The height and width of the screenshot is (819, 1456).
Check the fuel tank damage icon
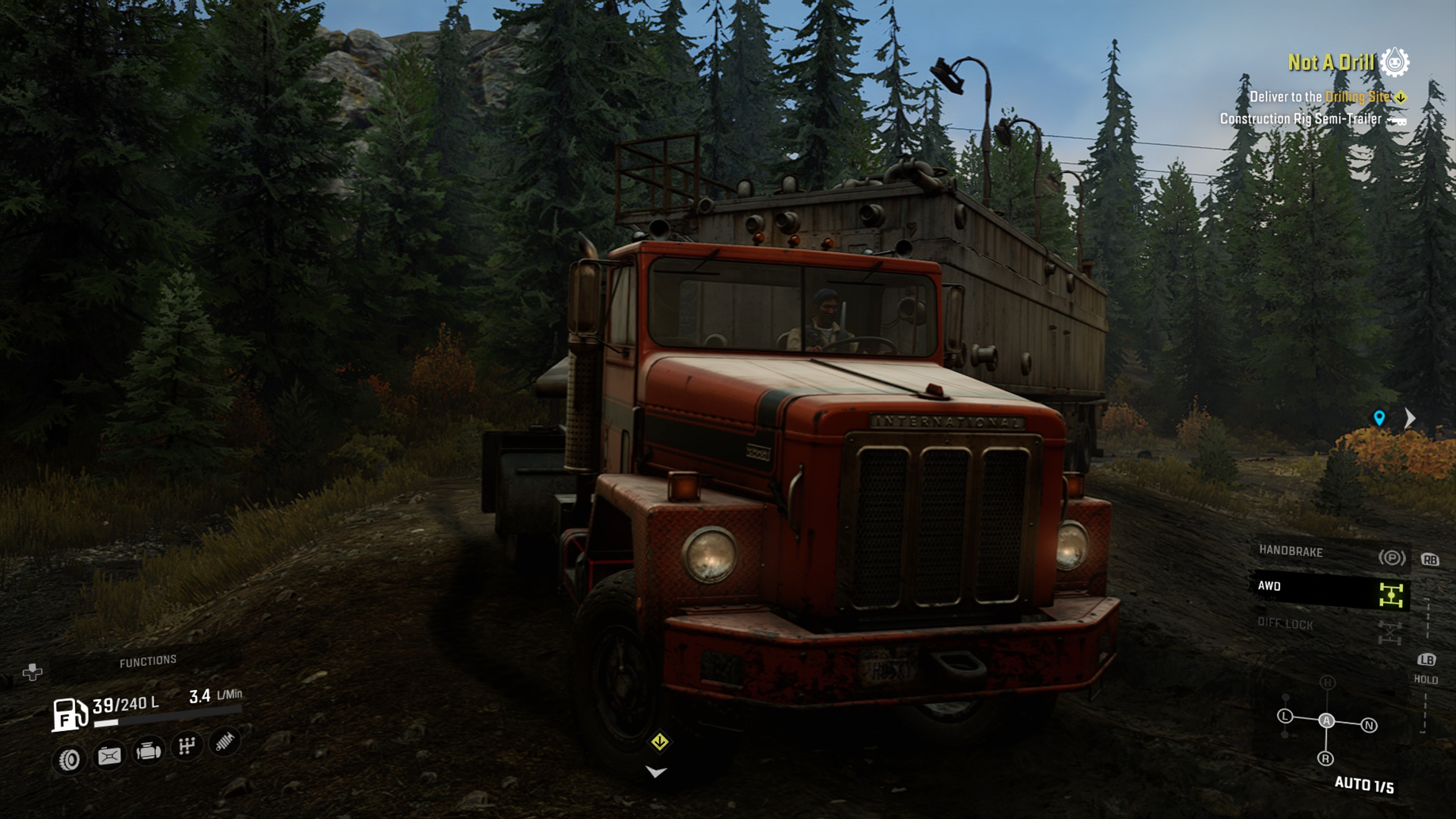[x=109, y=756]
